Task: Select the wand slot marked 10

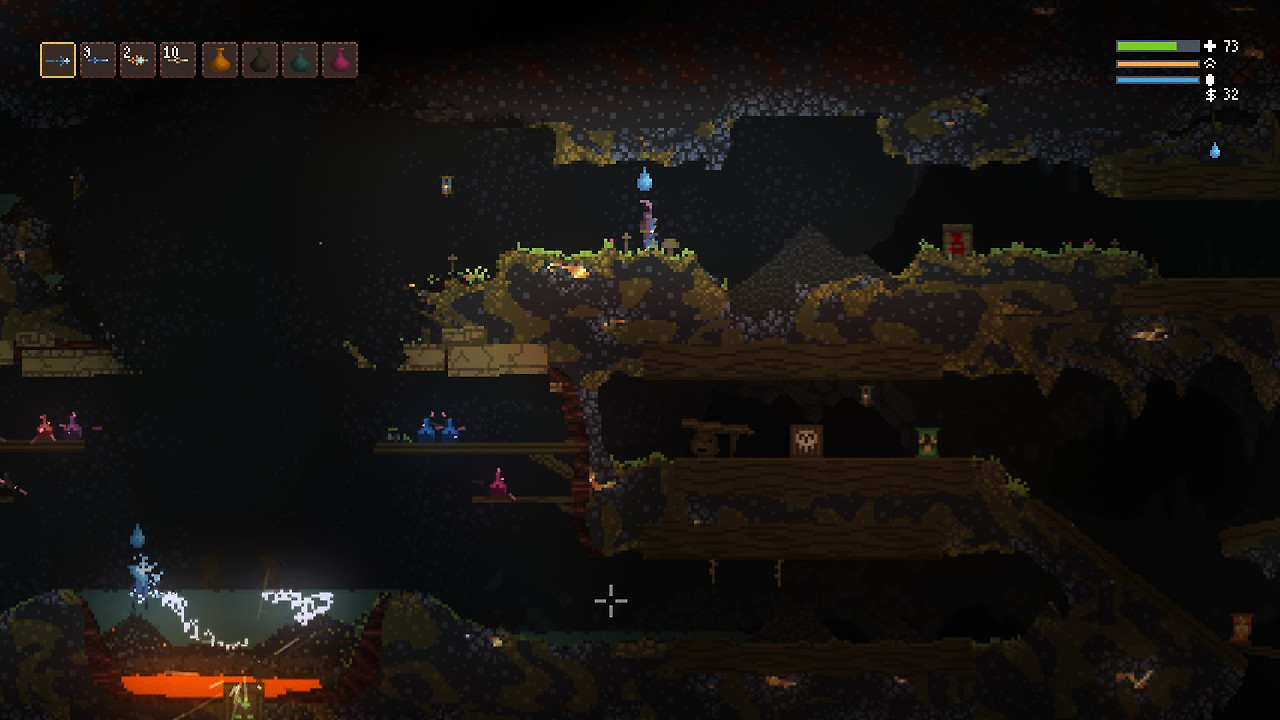Action: pyautogui.click(x=178, y=60)
